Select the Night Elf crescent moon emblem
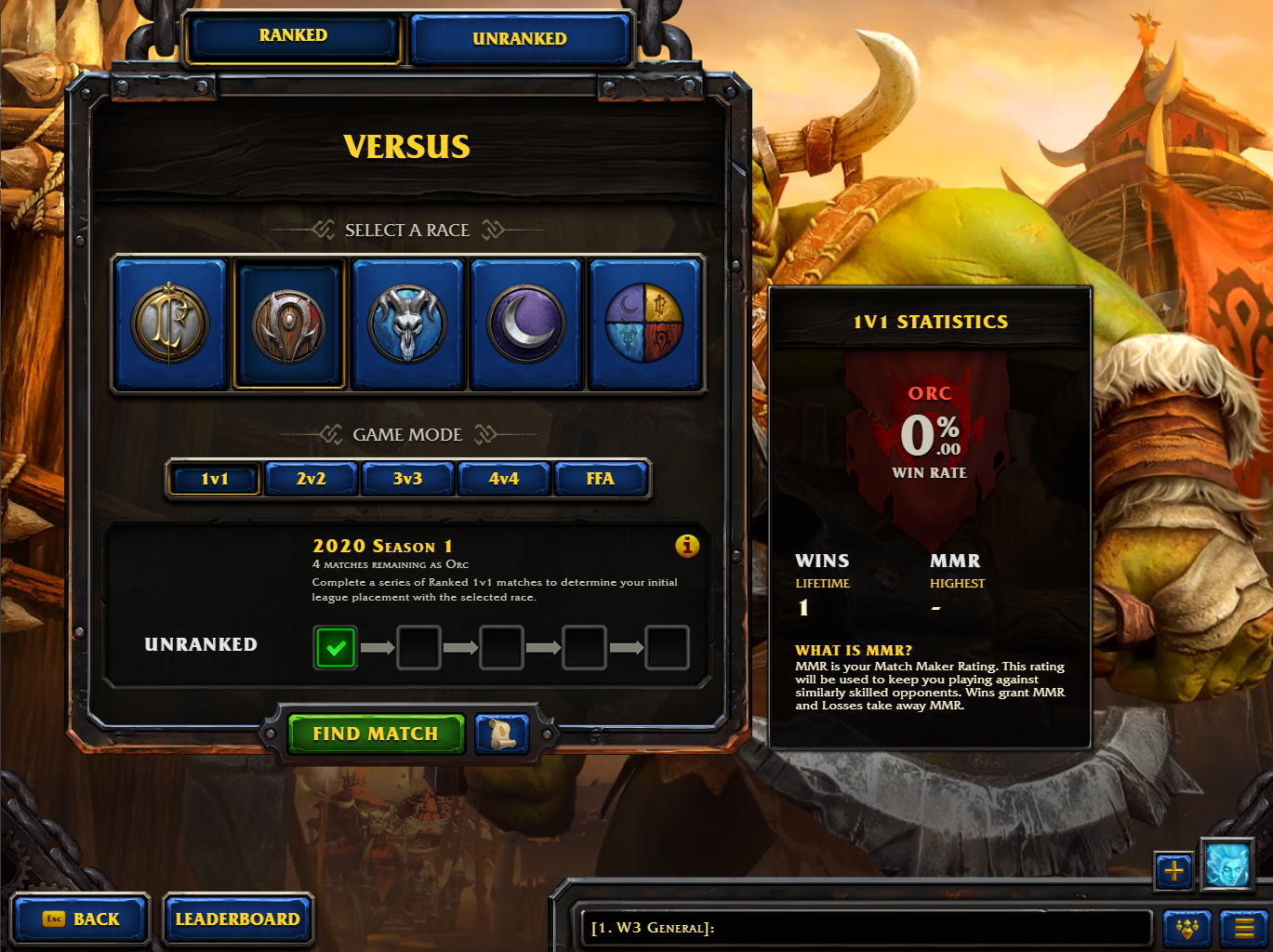This screenshot has height=952, width=1273. click(x=526, y=324)
